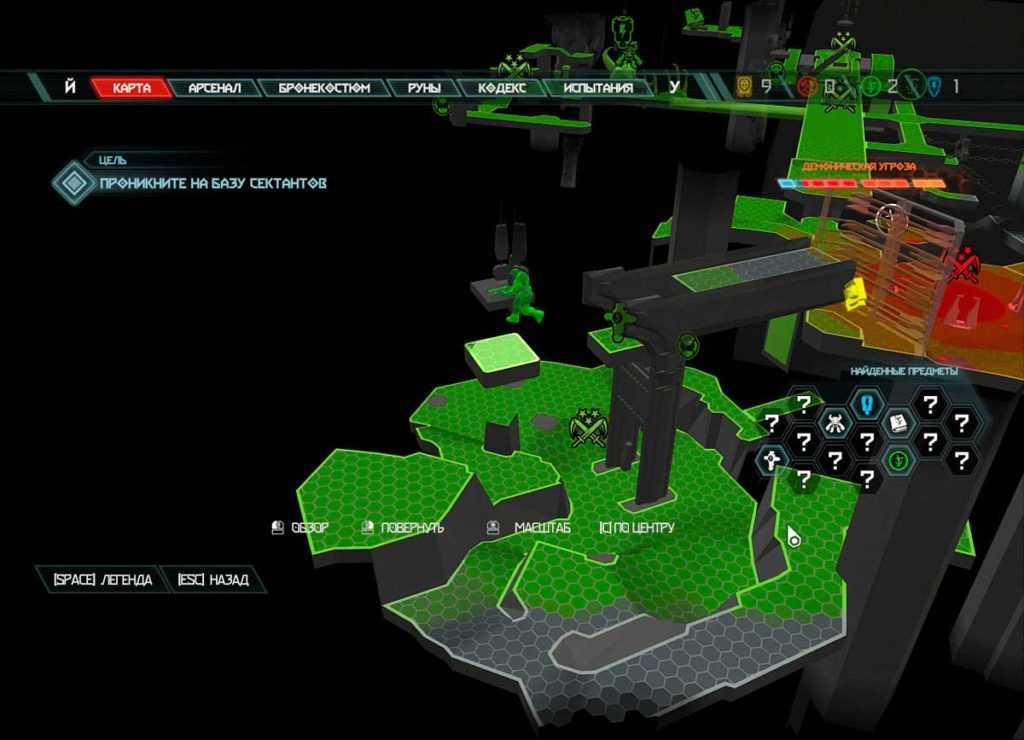The height and width of the screenshot is (740, 1024).
Task: Click the Повернуть map control
Action: click(x=402, y=527)
